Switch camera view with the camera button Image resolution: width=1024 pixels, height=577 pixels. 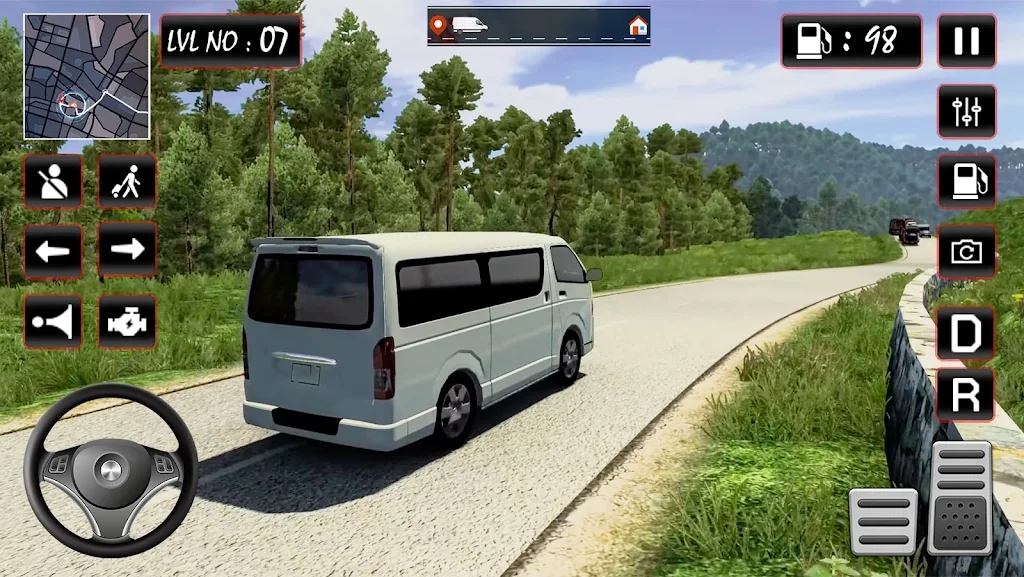point(966,251)
